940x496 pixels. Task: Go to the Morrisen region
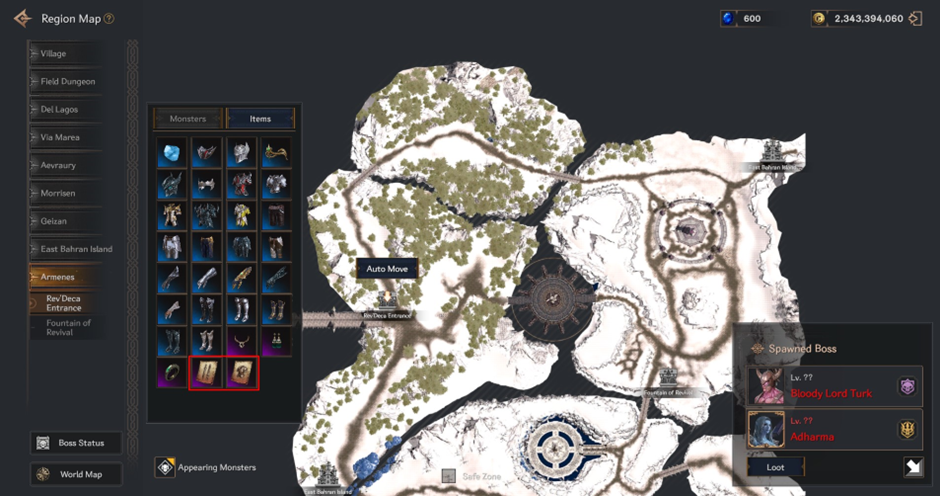pyautogui.click(x=68, y=193)
